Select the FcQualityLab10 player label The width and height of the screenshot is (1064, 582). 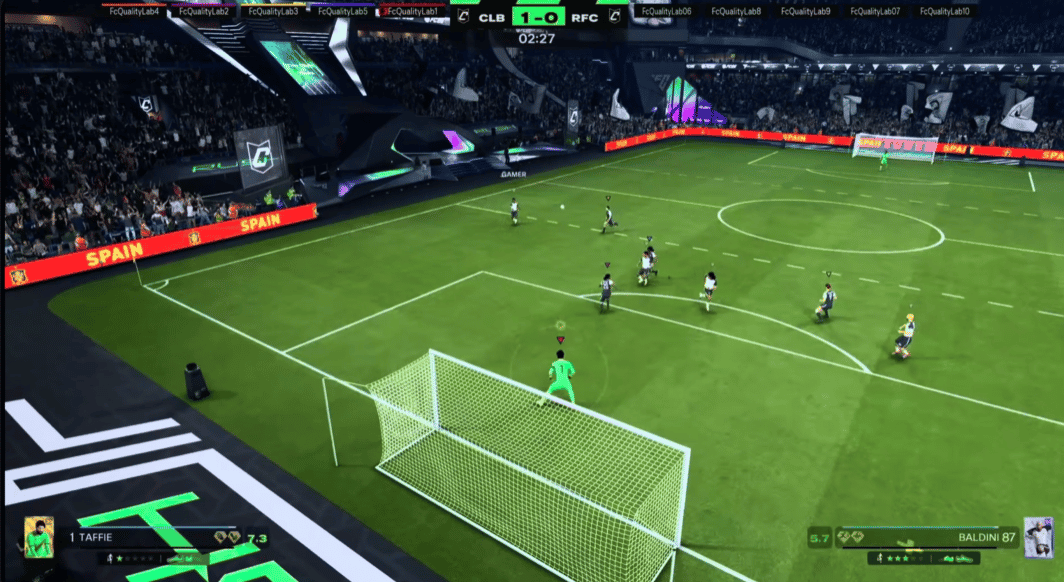point(945,11)
